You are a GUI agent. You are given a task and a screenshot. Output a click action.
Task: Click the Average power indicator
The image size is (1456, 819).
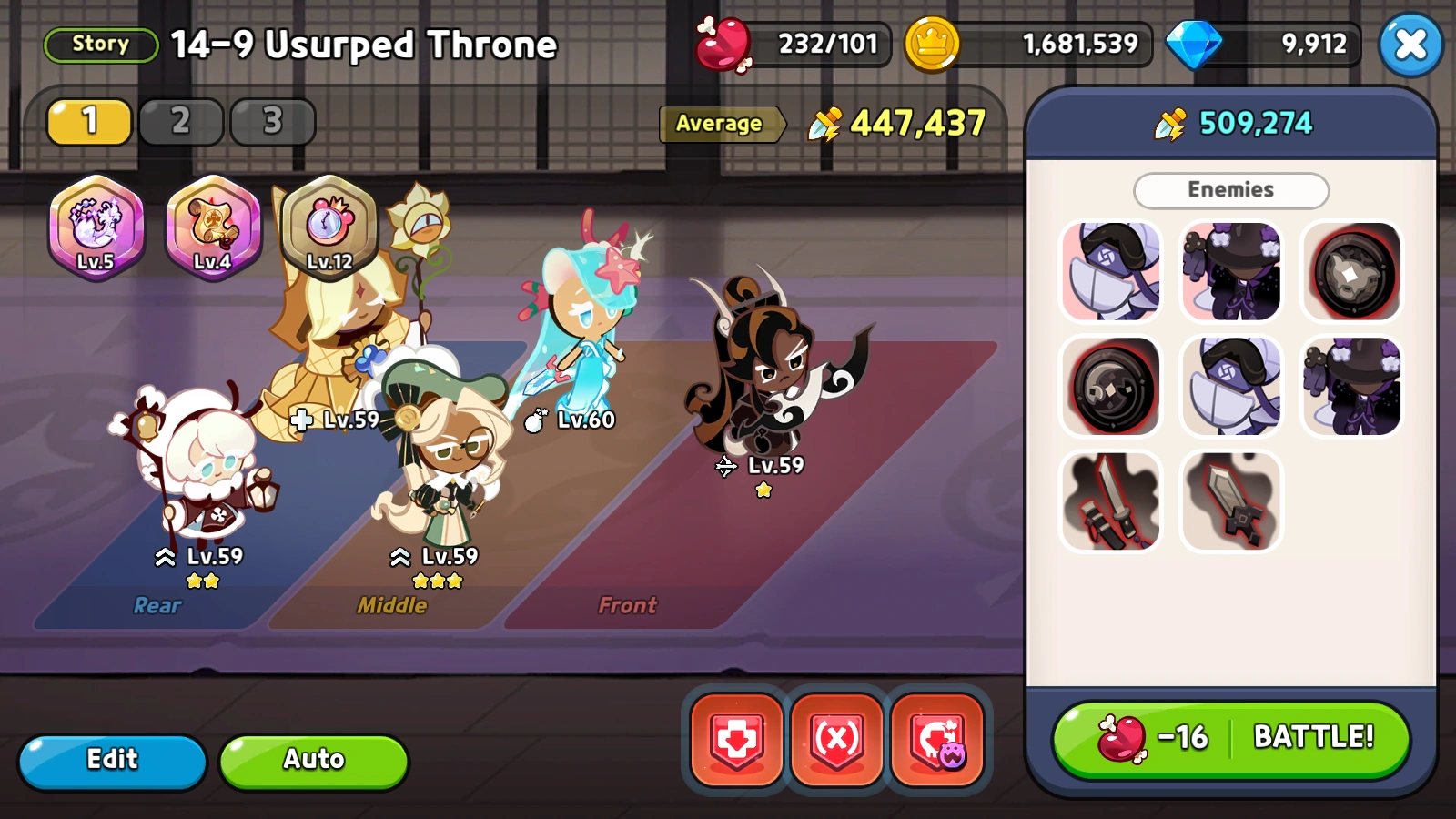tap(722, 125)
